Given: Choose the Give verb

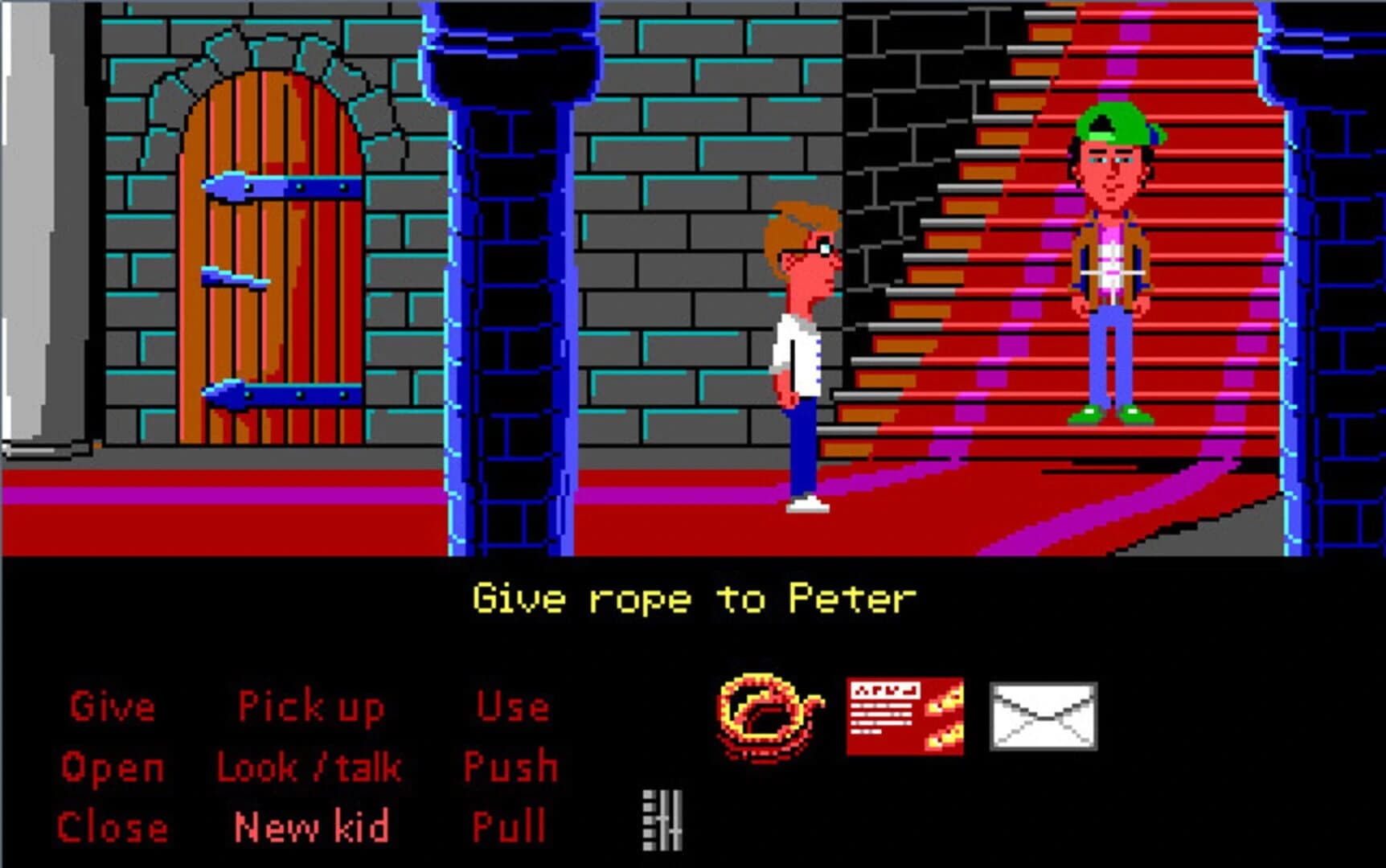Looking at the screenshot, I should (111, 707).
